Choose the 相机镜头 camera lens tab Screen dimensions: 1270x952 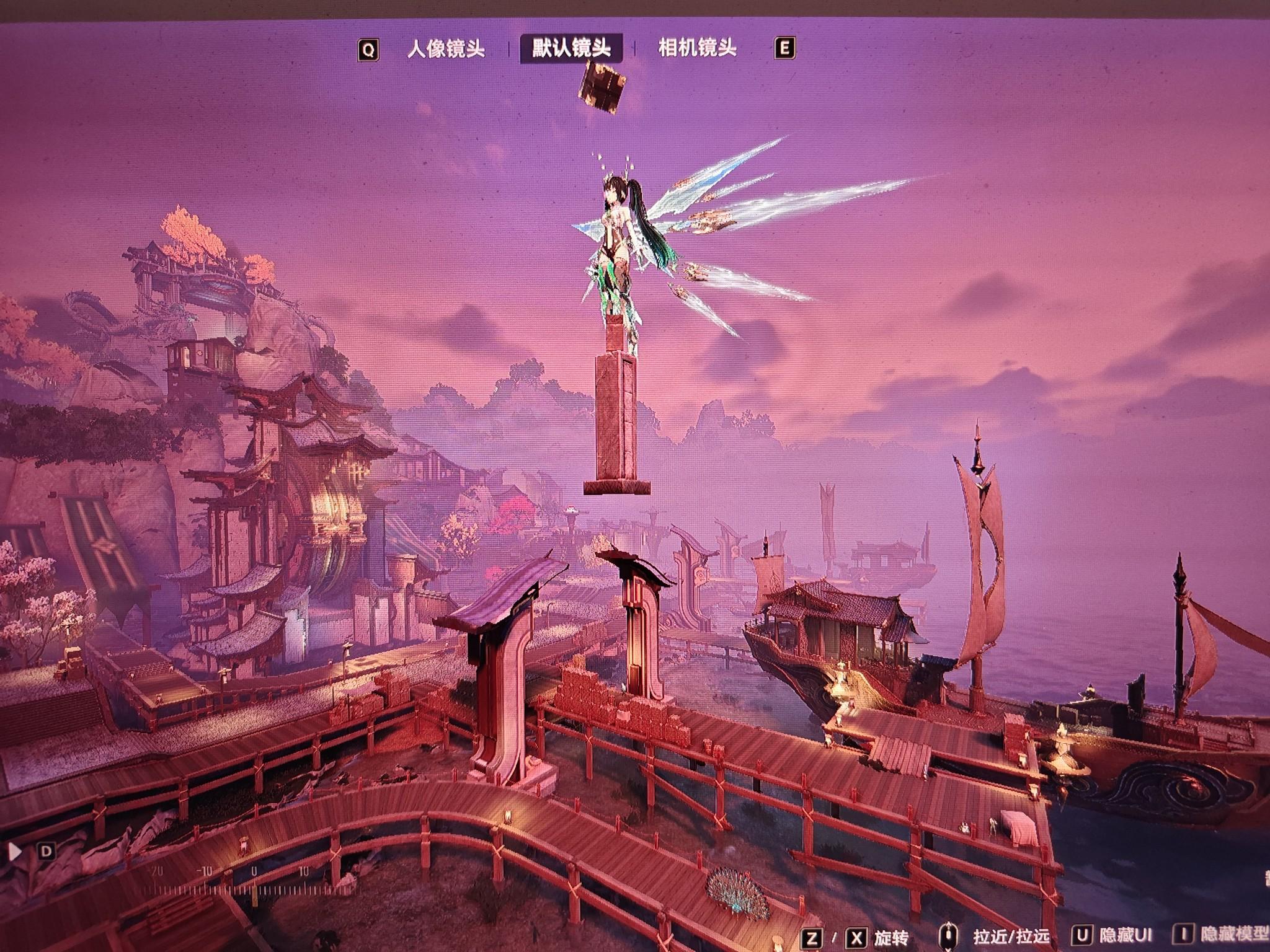(697, 48)
